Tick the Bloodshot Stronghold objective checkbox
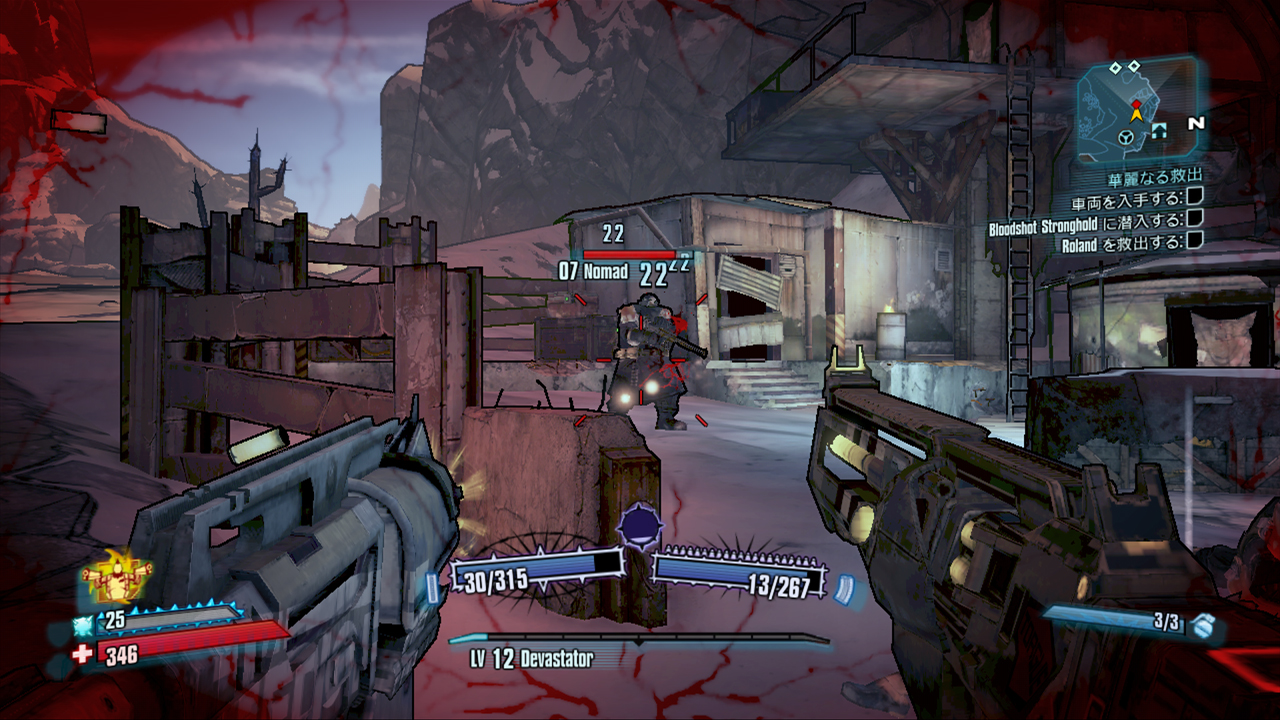1280x720 pixels. click(1194, 221)
